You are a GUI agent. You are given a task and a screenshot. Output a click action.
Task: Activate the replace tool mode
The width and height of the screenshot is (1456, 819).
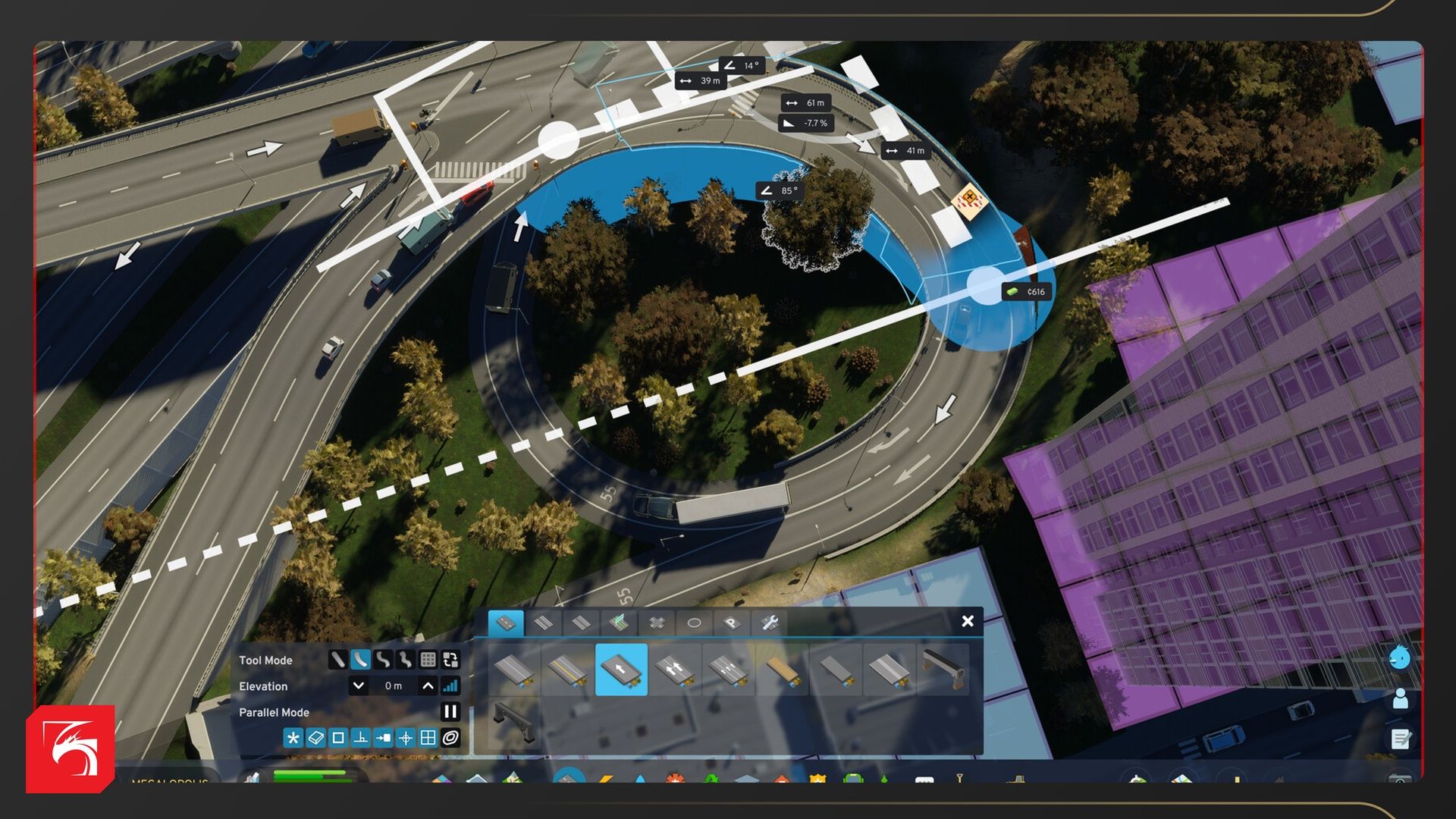click(450, 660)
